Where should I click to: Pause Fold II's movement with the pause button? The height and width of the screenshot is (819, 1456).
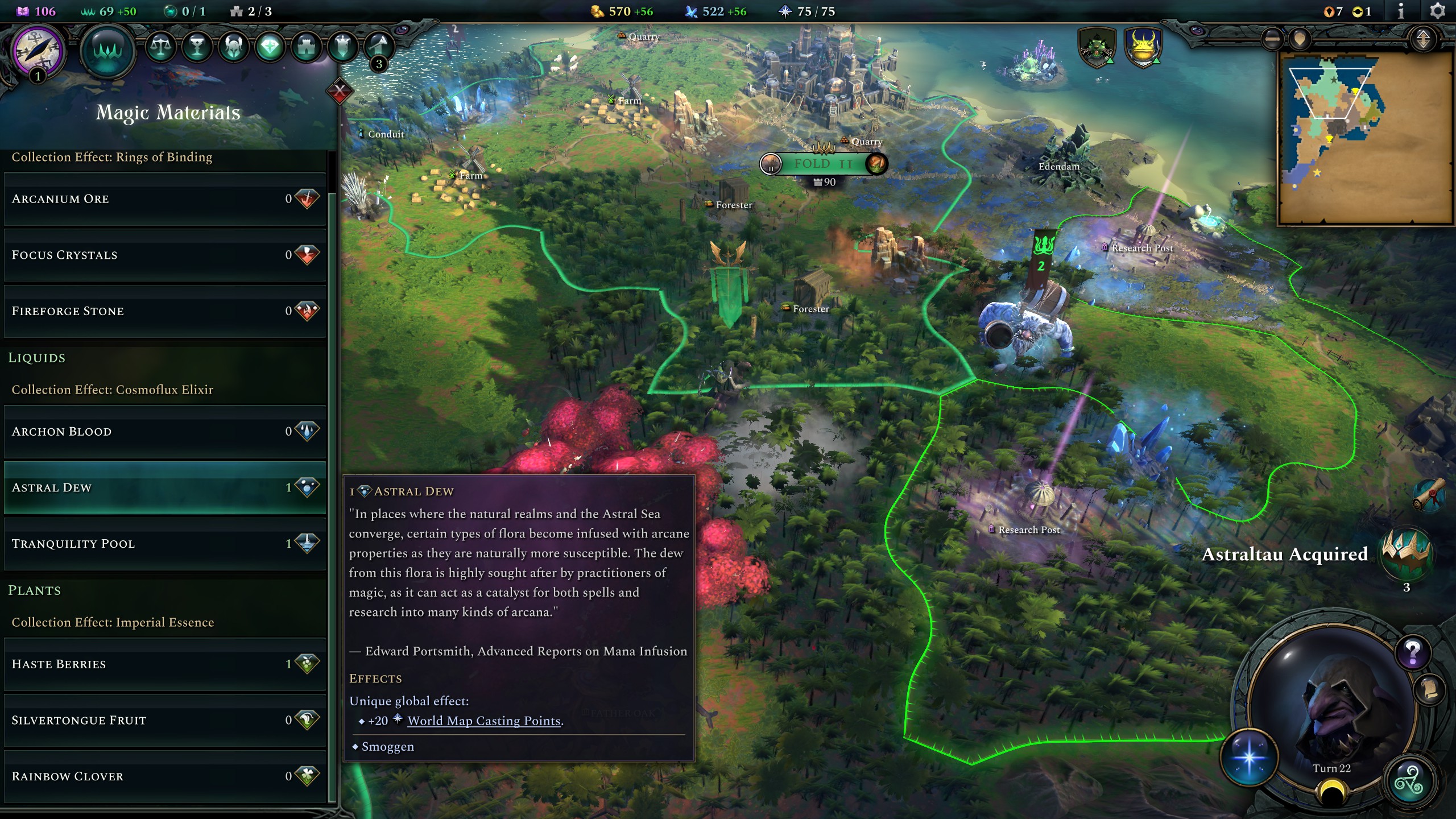click(771, 163)
